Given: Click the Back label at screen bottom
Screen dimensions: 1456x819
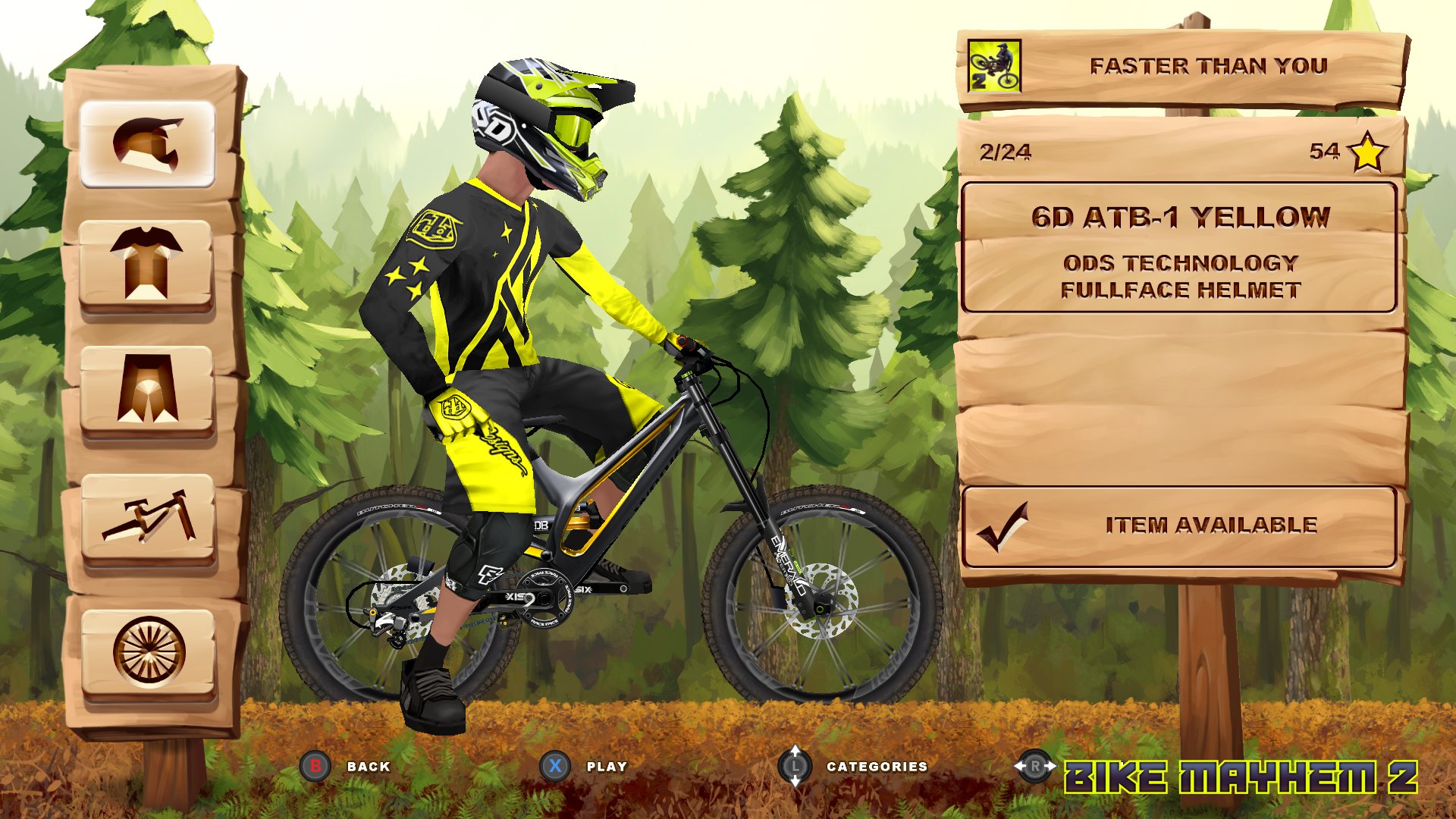Looking at the screenshot, I should coord(369,767).
